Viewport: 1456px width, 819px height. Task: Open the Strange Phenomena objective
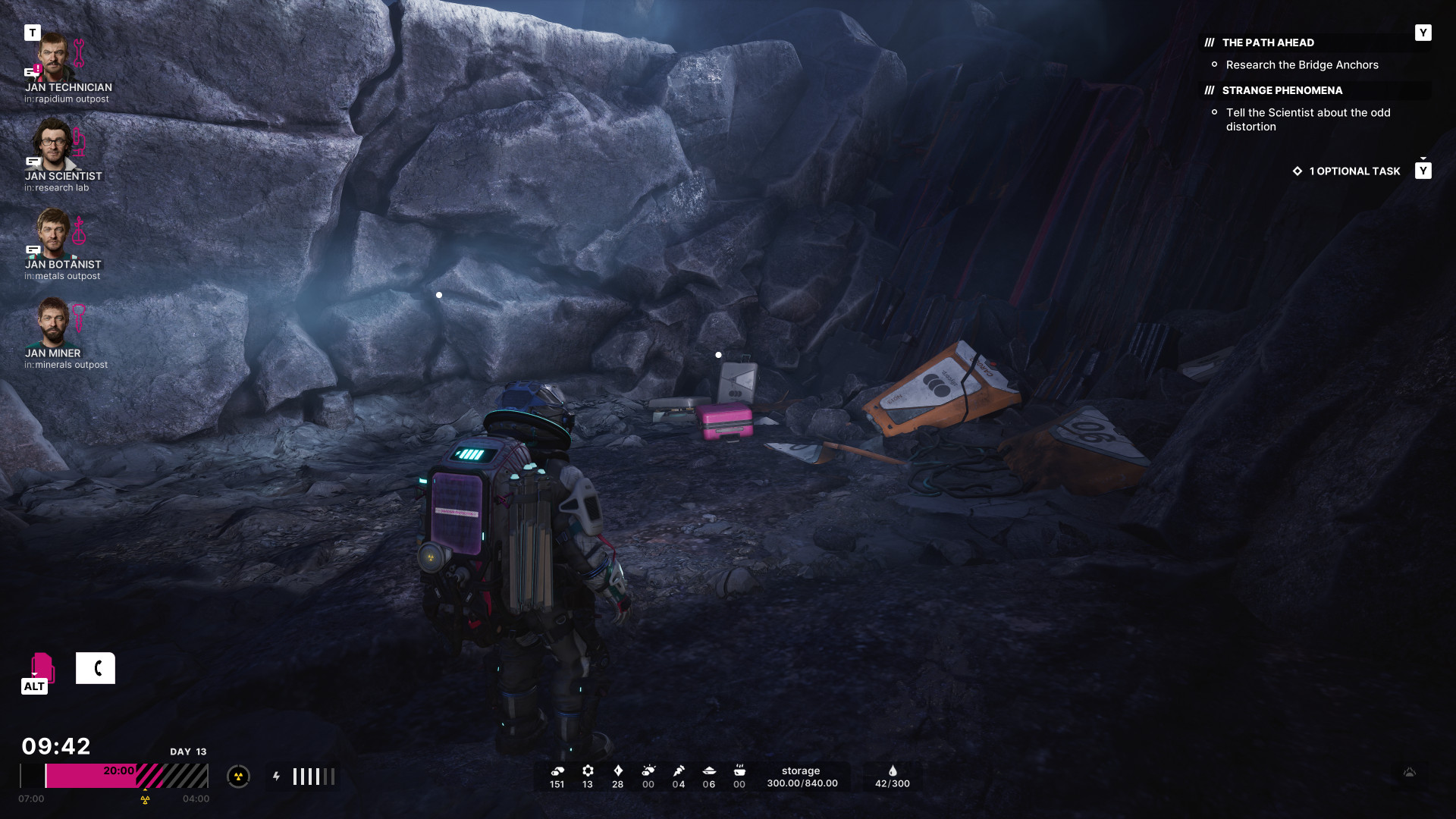(x=1282, y=91)
